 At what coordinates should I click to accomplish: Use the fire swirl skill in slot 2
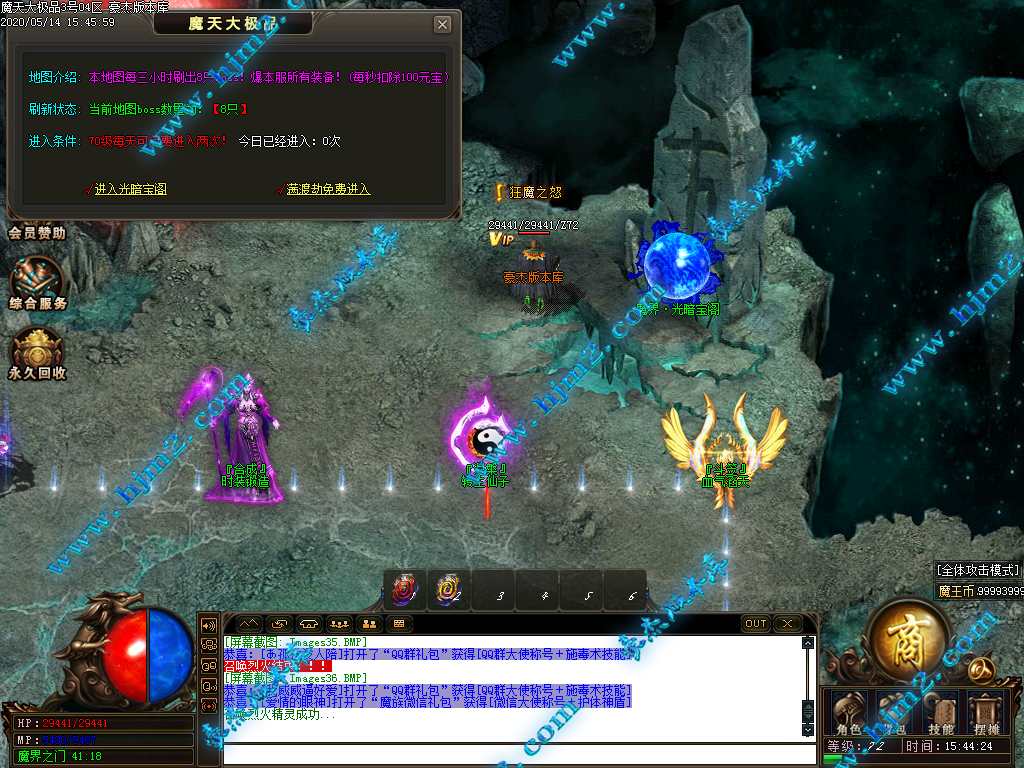click(x=449, y=591)
